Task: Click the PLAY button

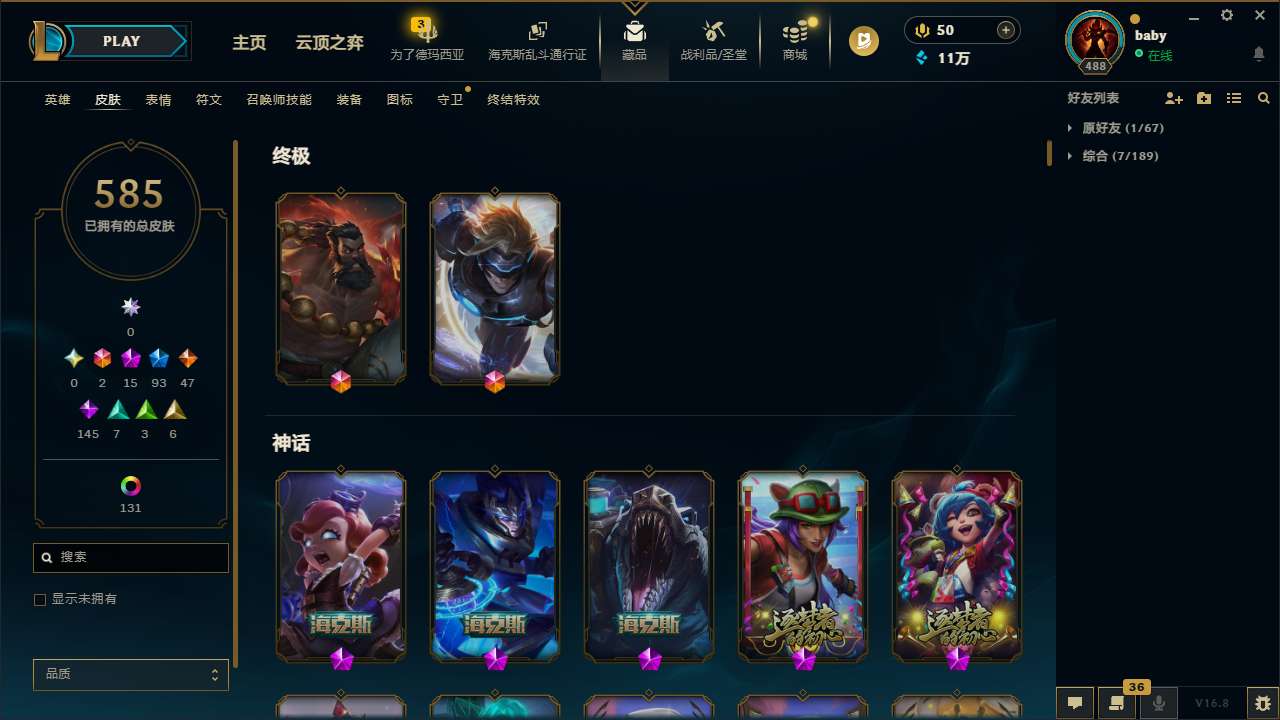Action: (121, 41)
